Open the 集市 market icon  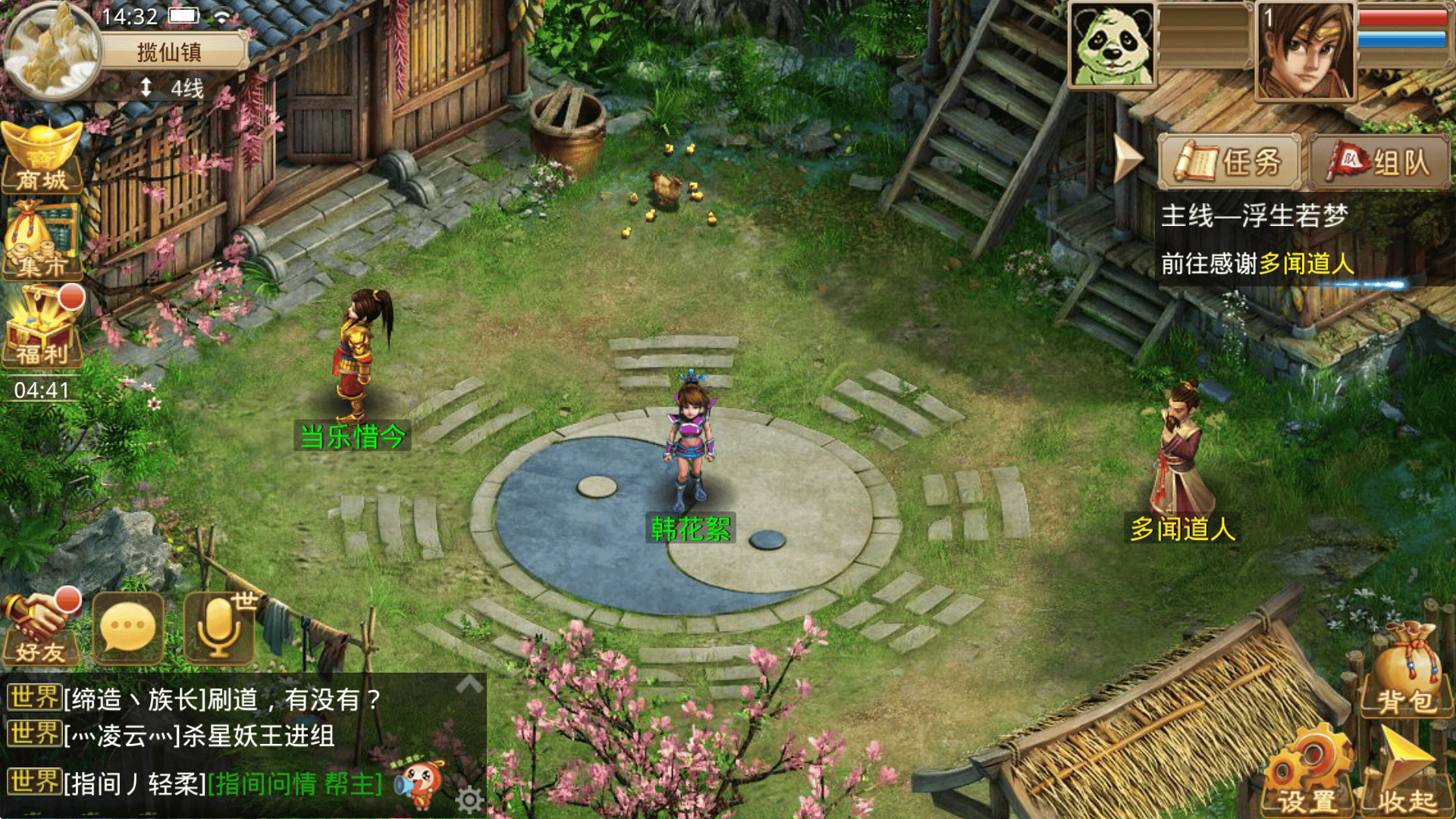tap(42, 241)
